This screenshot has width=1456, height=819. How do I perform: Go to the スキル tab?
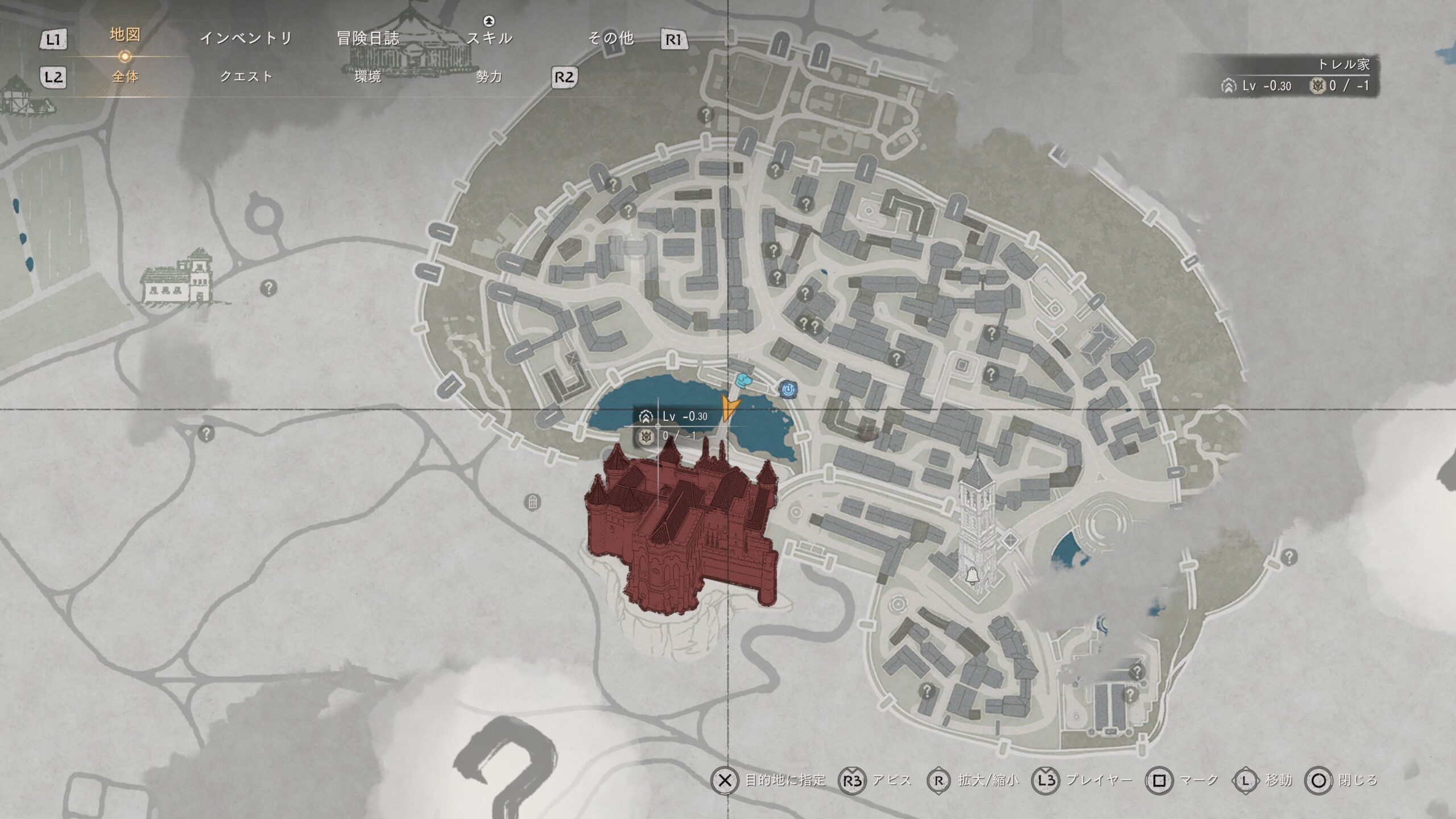click(x=489, y=38)
